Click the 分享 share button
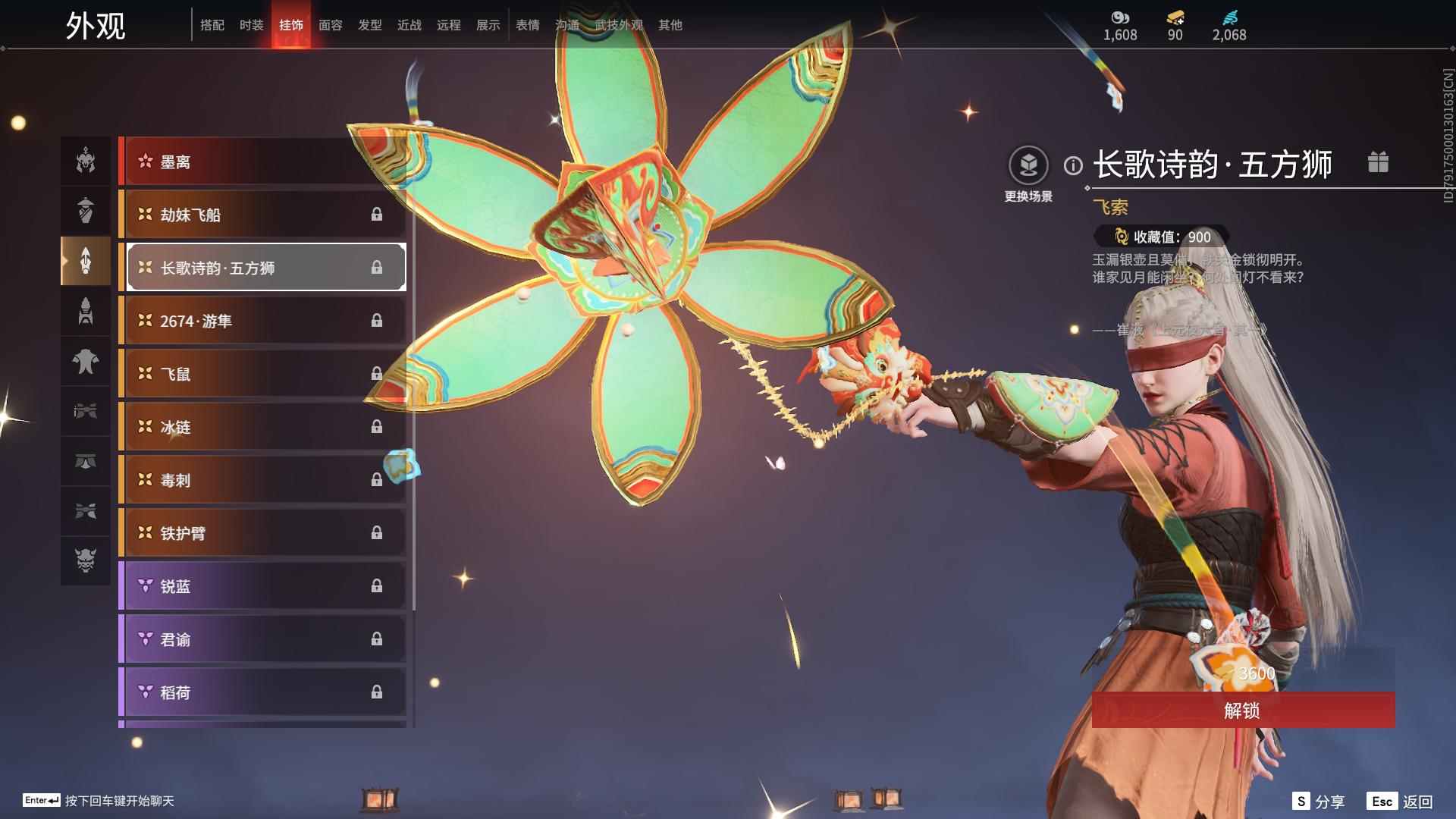1456x819 pixels. [1319, 802]
